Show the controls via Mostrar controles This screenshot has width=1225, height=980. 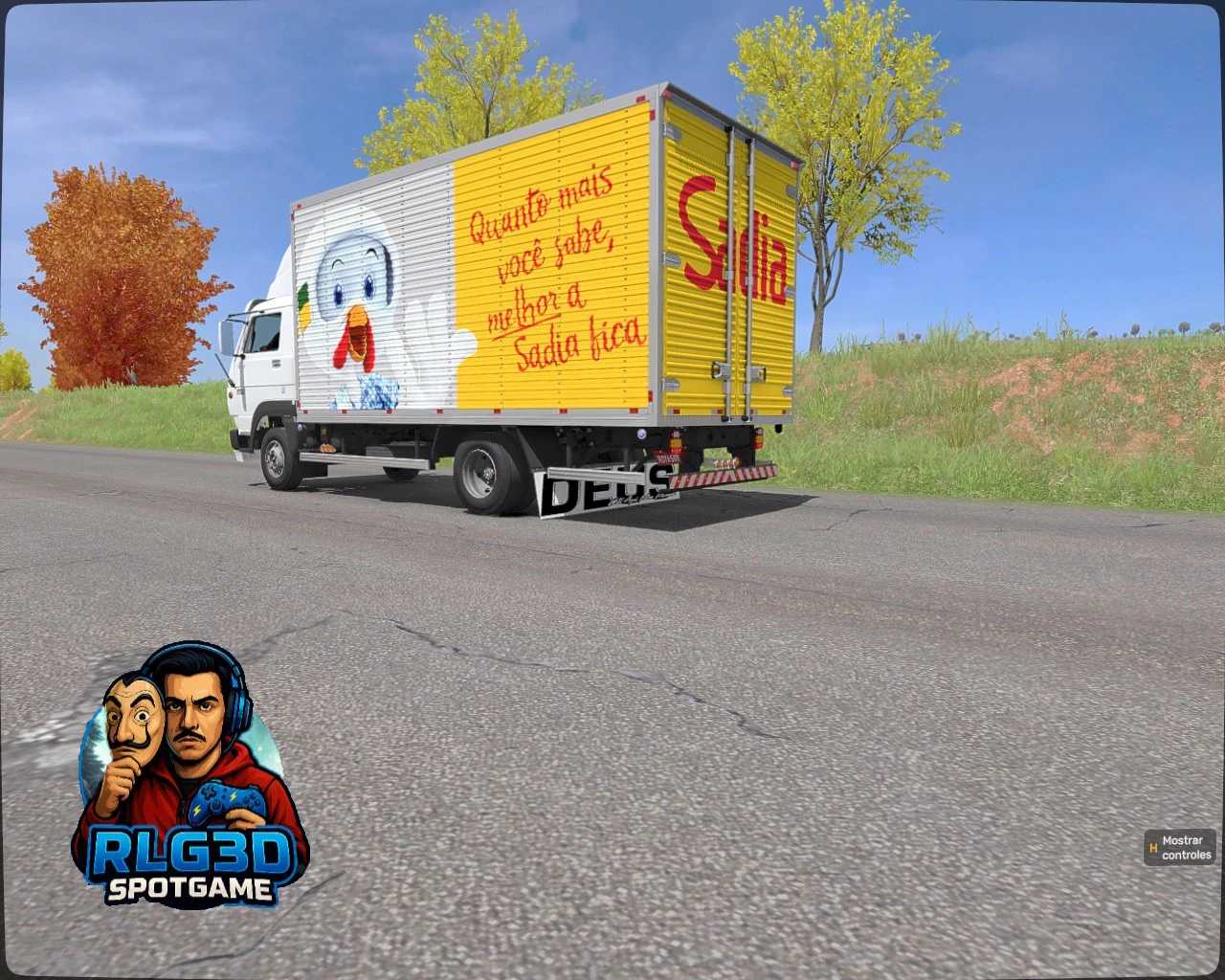click(1180, 848)
